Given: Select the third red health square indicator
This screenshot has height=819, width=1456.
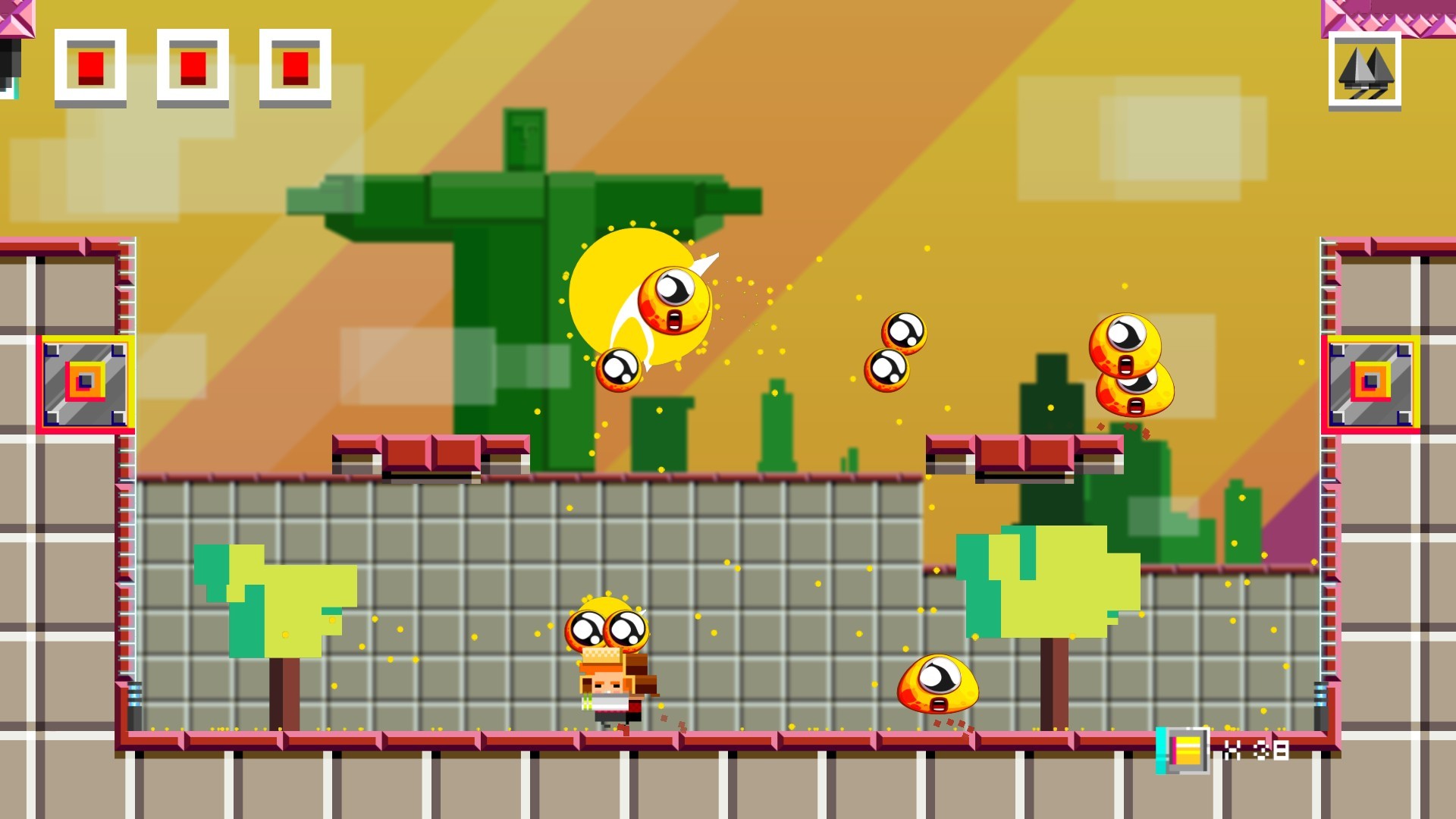Looking at the screenshot, I should pyautogui.click(x=295, y=66).
